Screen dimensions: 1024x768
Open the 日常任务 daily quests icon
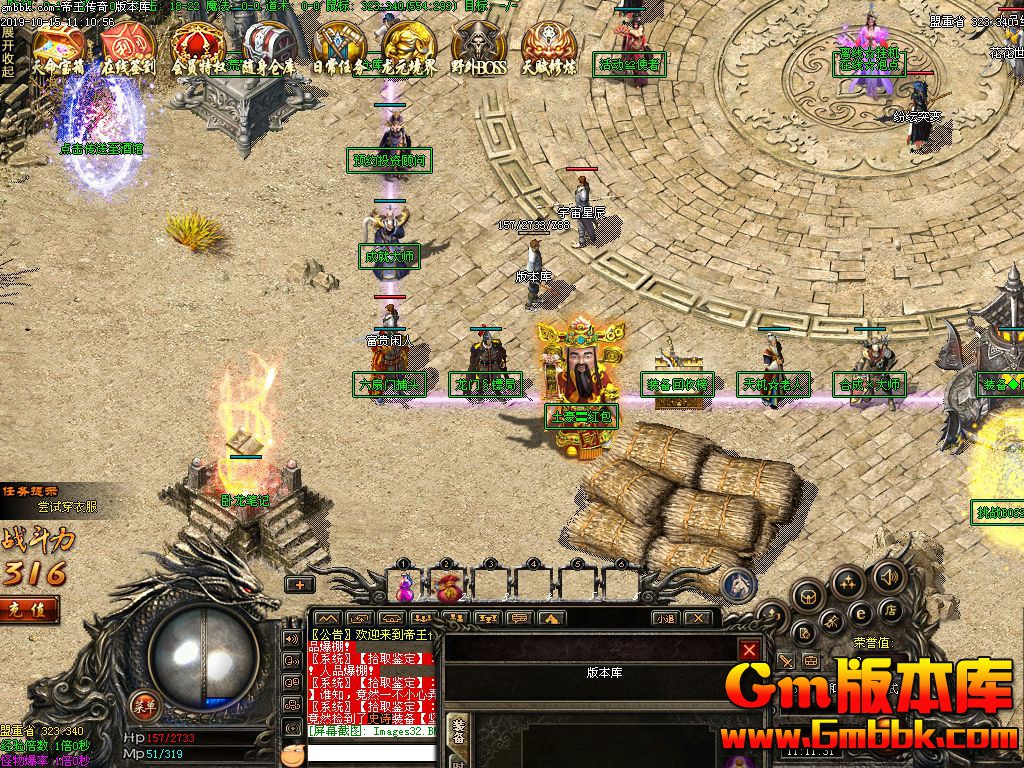click(x=339, y=46)
